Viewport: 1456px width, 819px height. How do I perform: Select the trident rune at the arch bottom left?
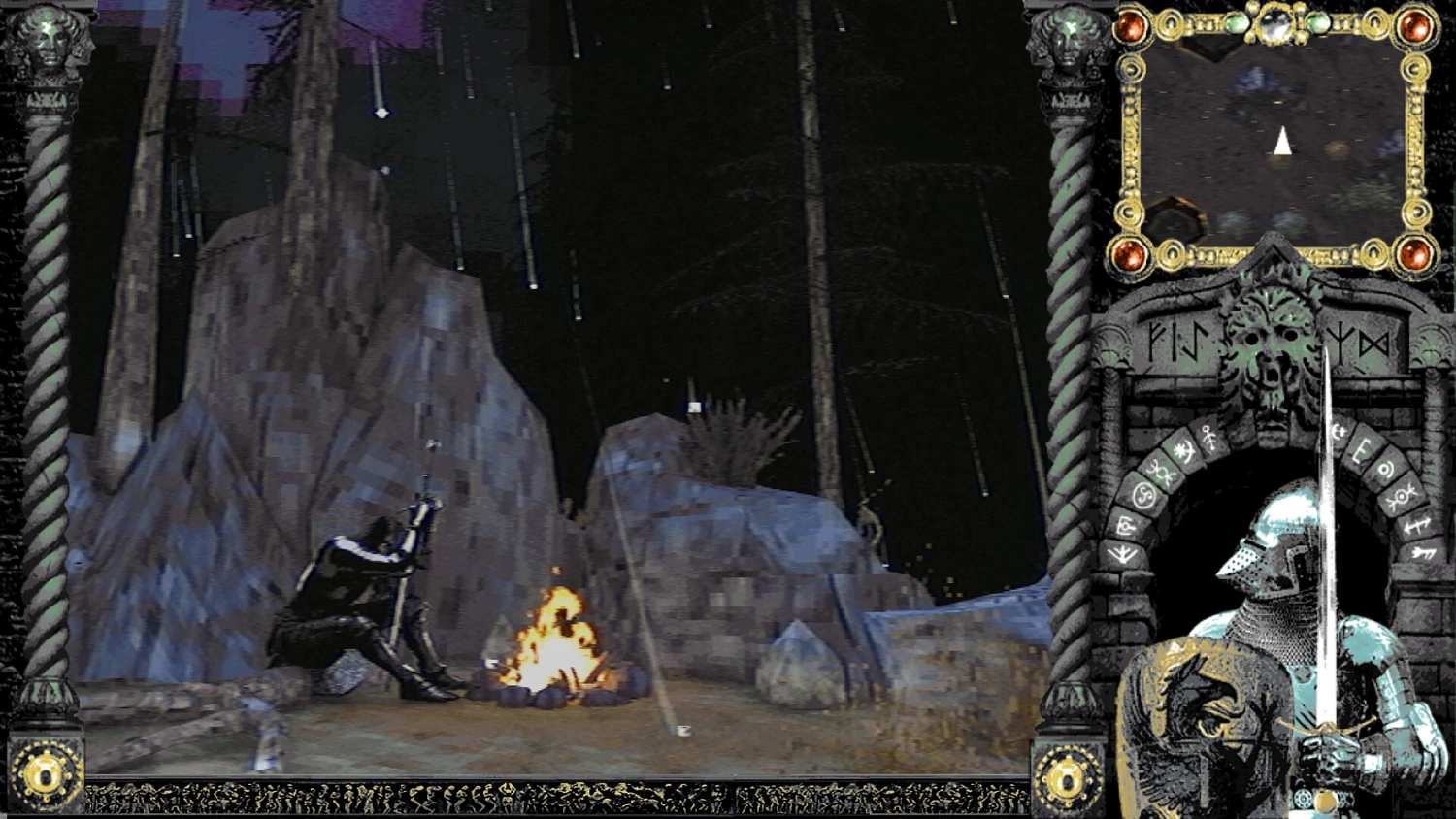pyautogui.click(x=1119, y=555)
